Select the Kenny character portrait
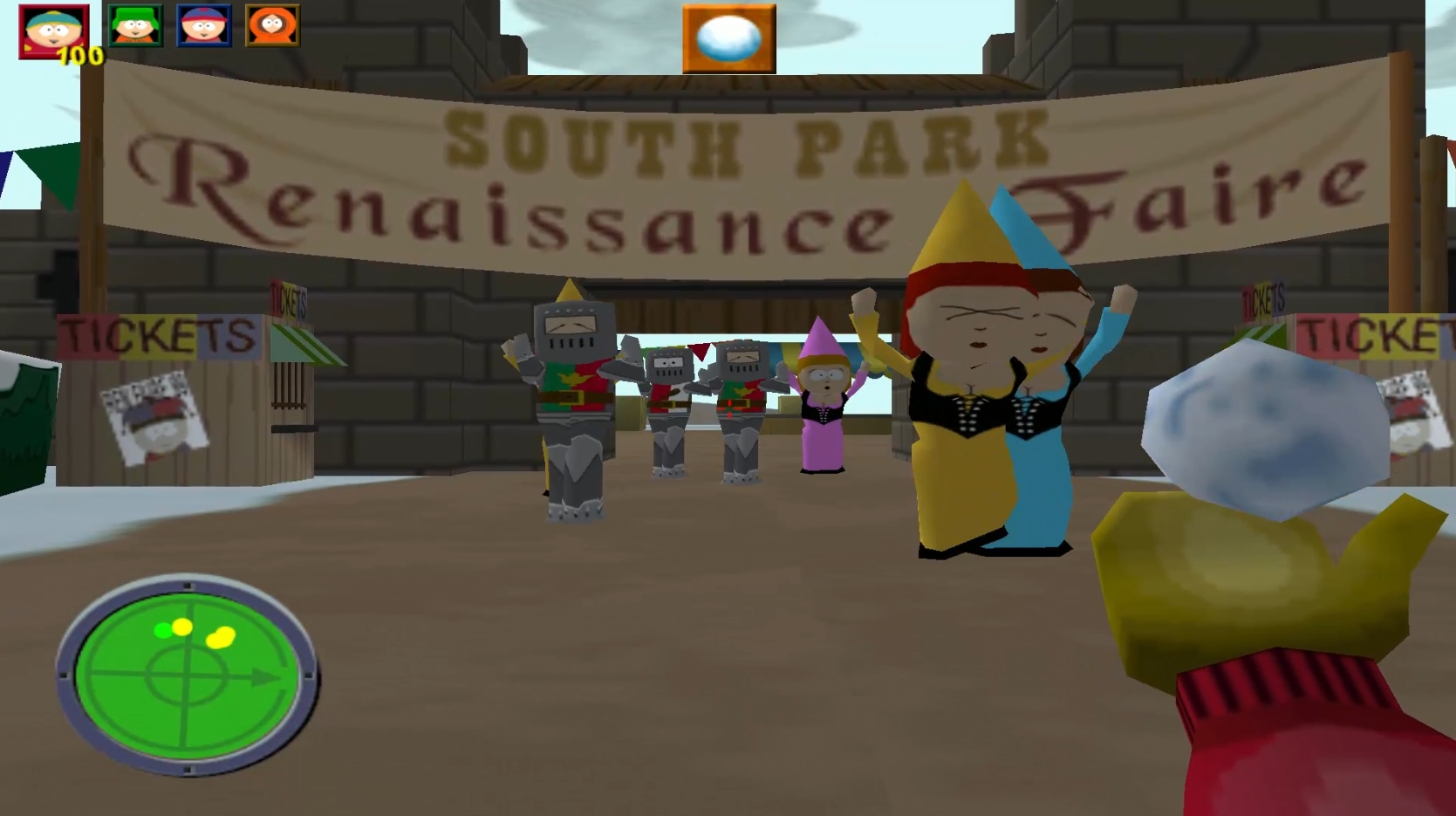This screenshot has width=1456, height=816. tap(272, 25)
